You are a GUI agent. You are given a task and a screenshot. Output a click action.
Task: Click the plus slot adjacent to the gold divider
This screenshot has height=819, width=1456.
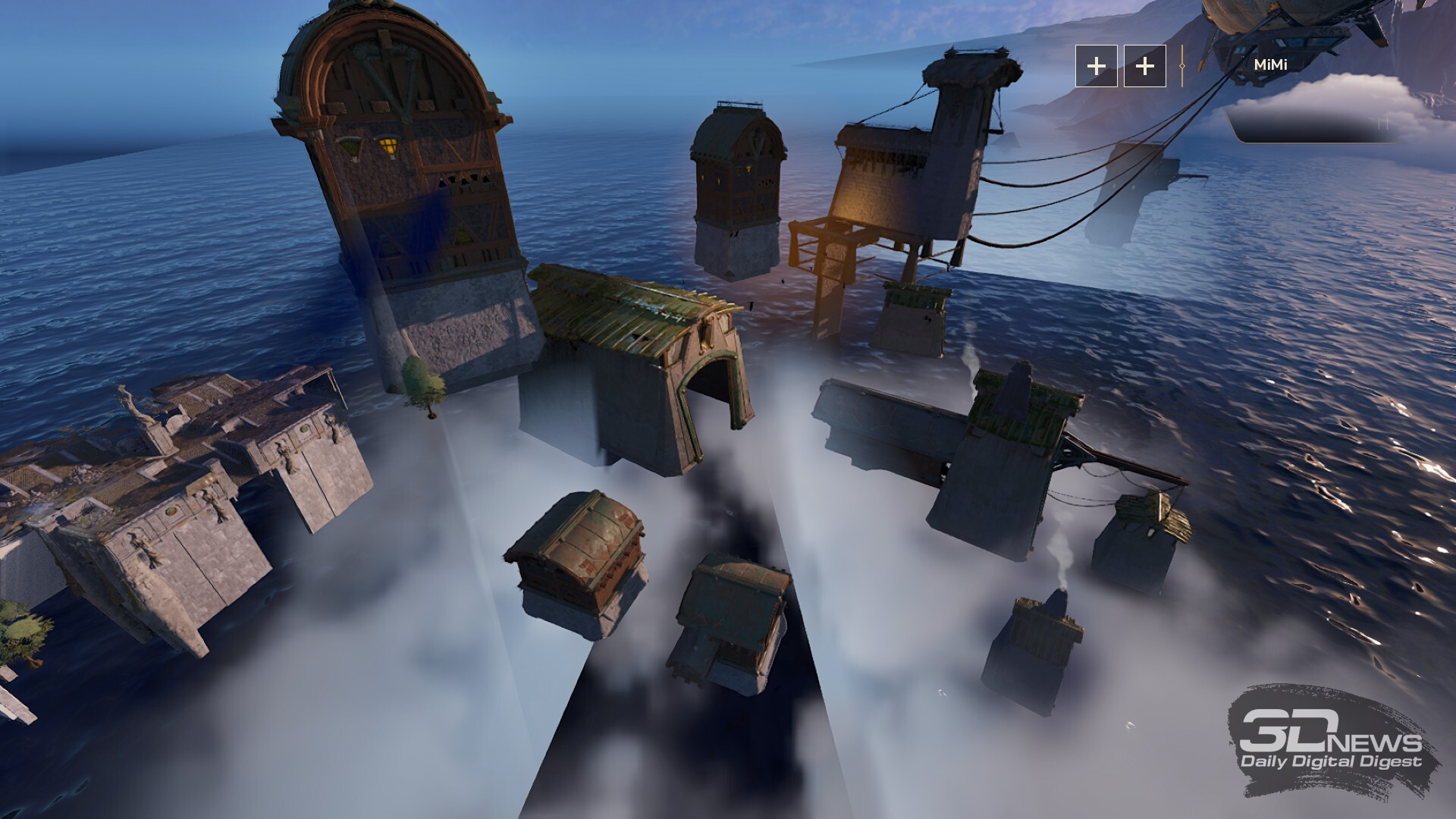pos(1144,66)
